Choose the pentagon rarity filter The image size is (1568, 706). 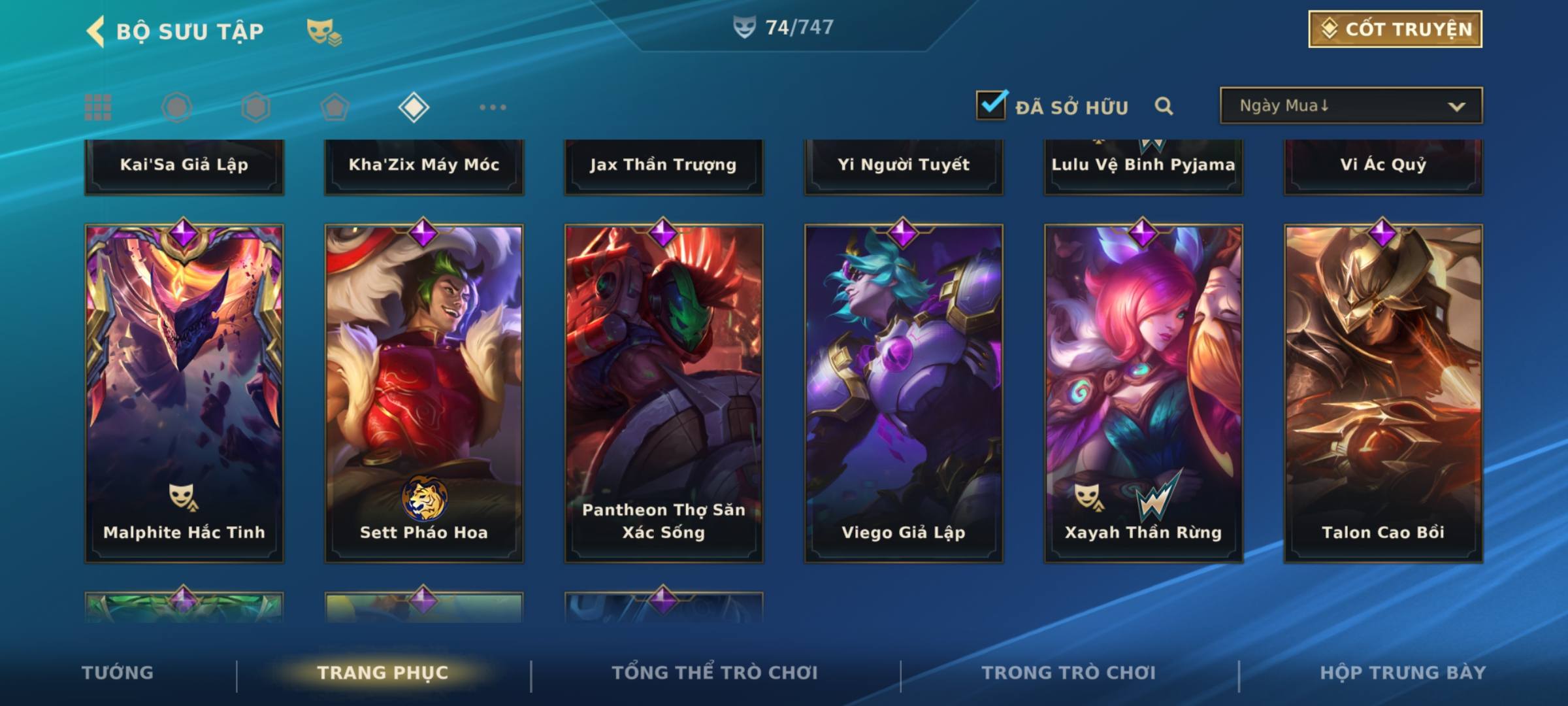click(335, 107)
